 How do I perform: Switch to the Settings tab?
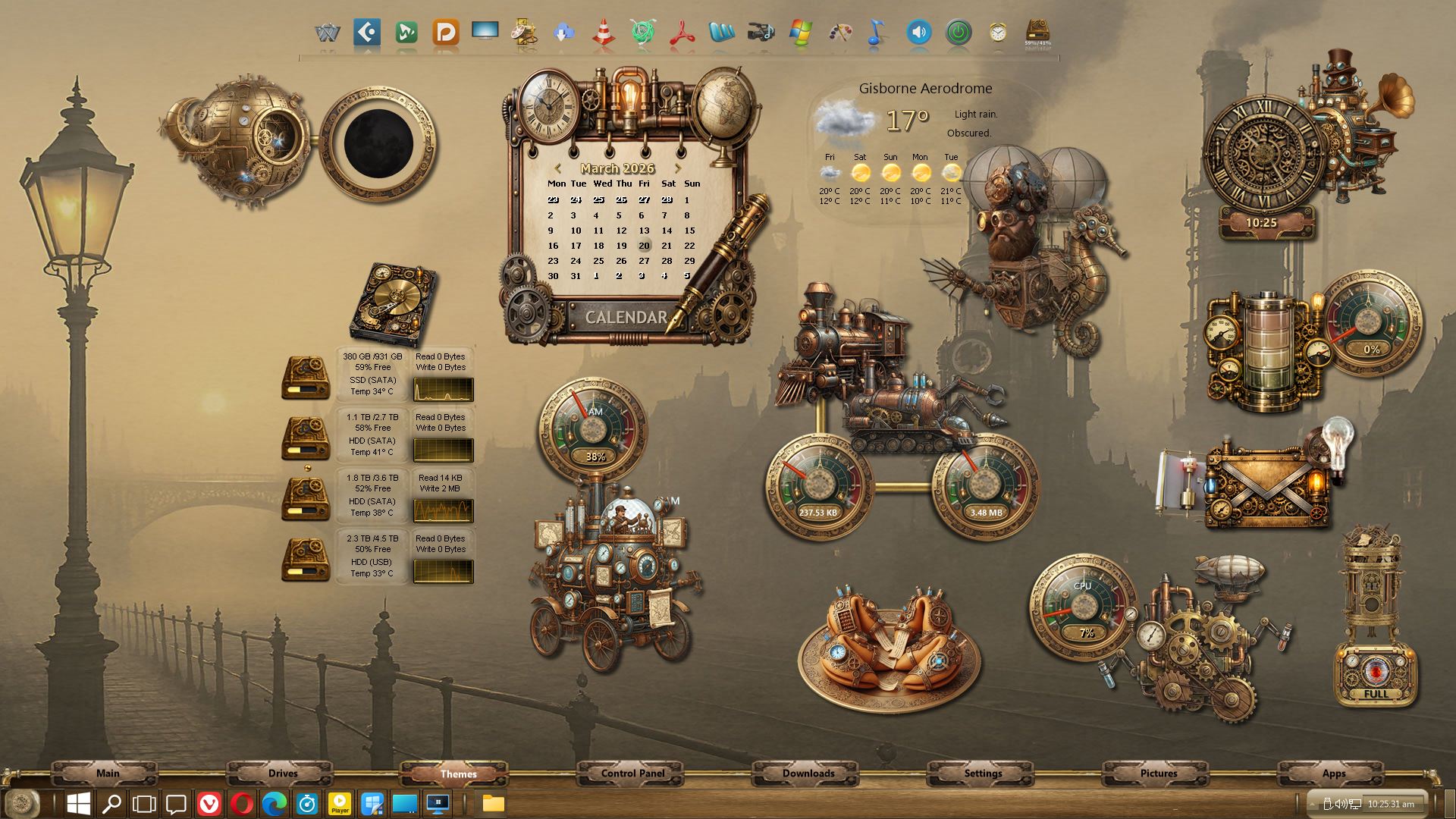coord(983,773)
